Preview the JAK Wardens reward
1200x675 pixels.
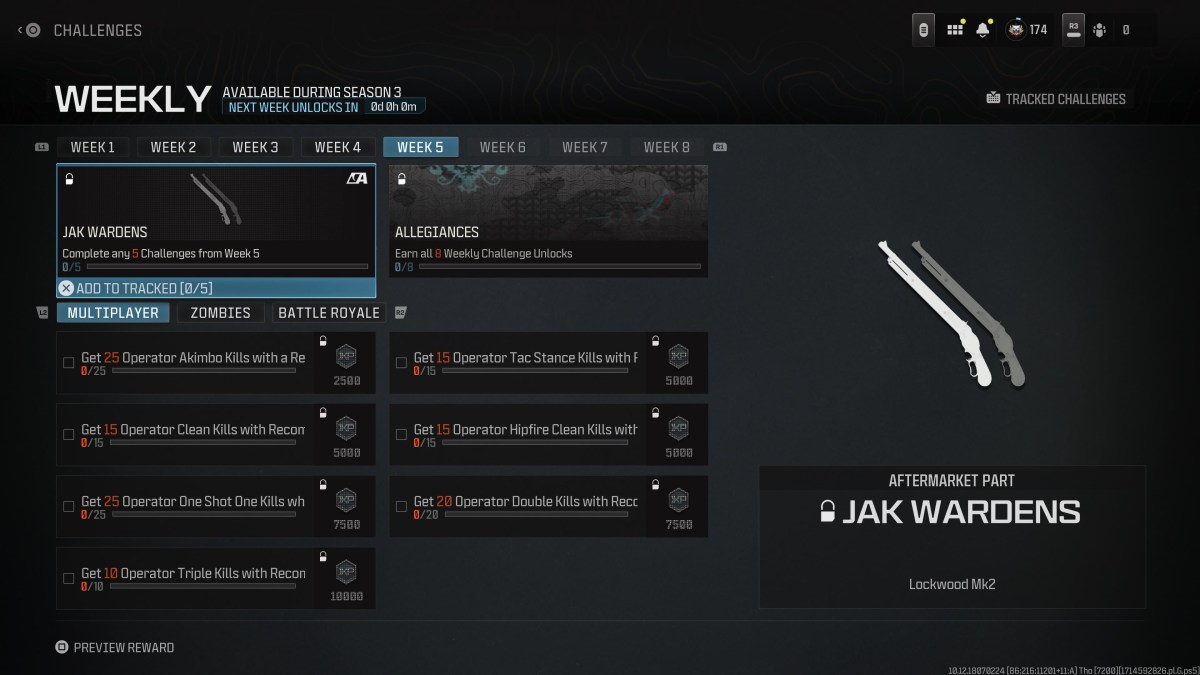click(115, 647)
